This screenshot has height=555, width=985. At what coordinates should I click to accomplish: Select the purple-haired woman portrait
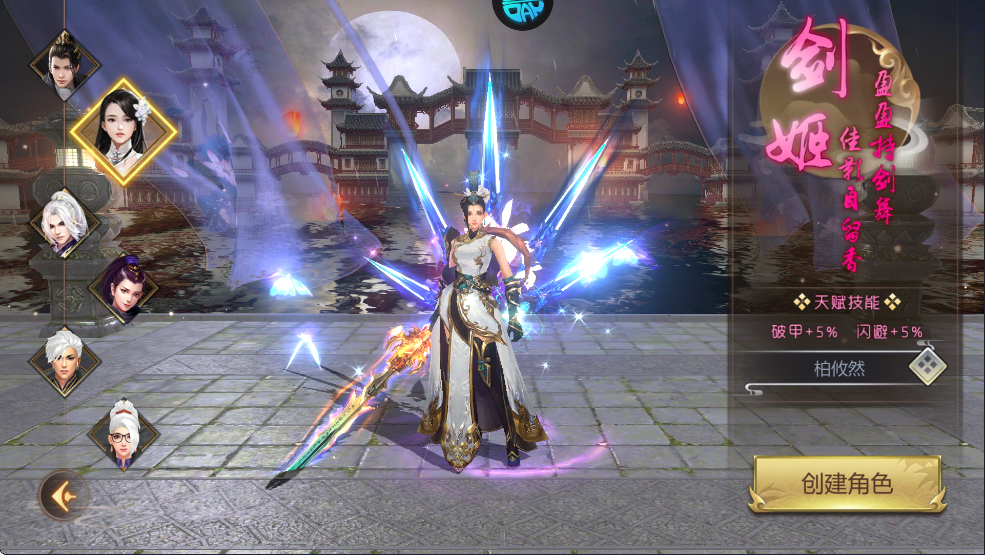124,289
